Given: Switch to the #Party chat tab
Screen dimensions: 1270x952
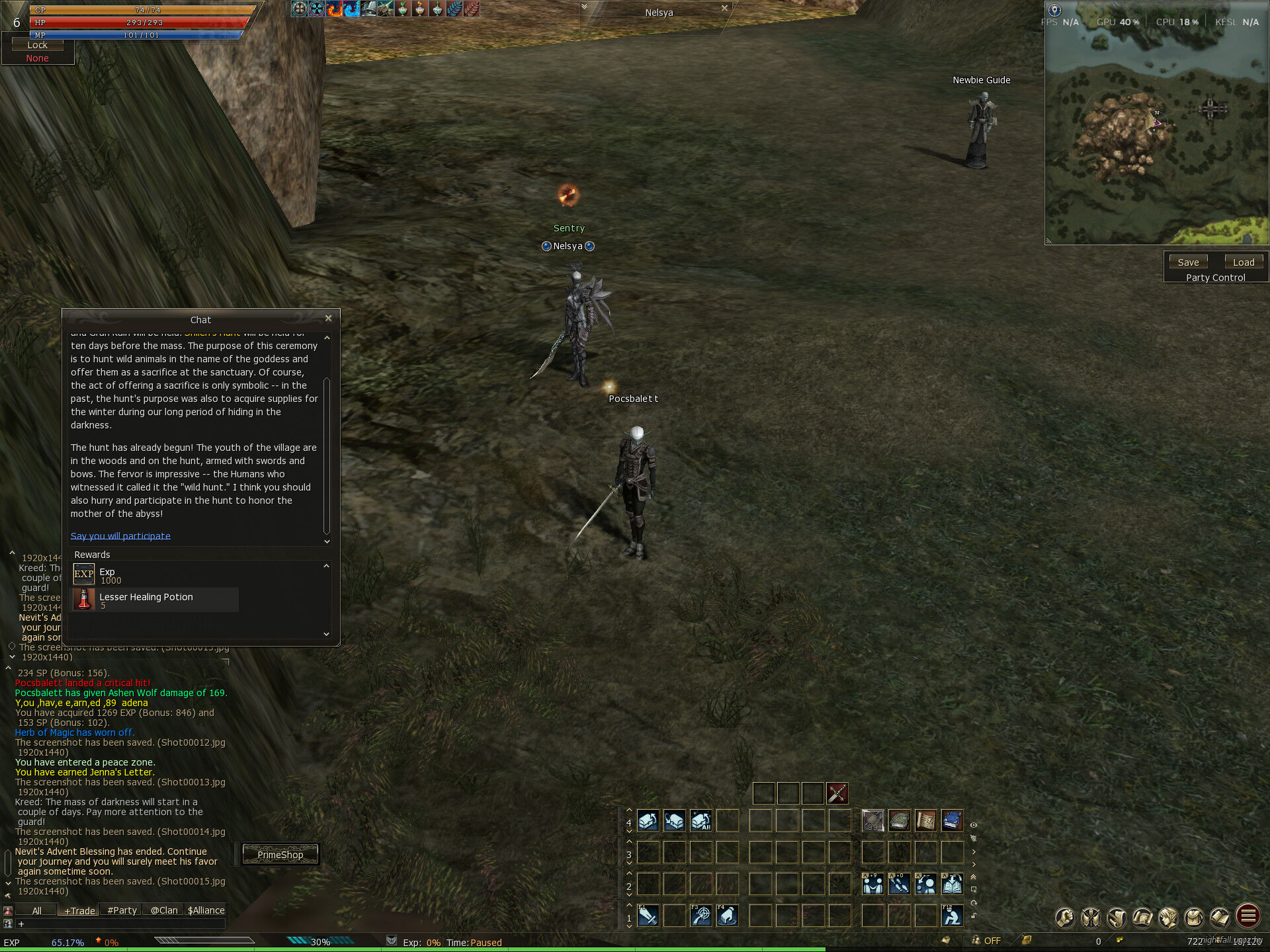Looking at the screenshot, I should (122, 910).
